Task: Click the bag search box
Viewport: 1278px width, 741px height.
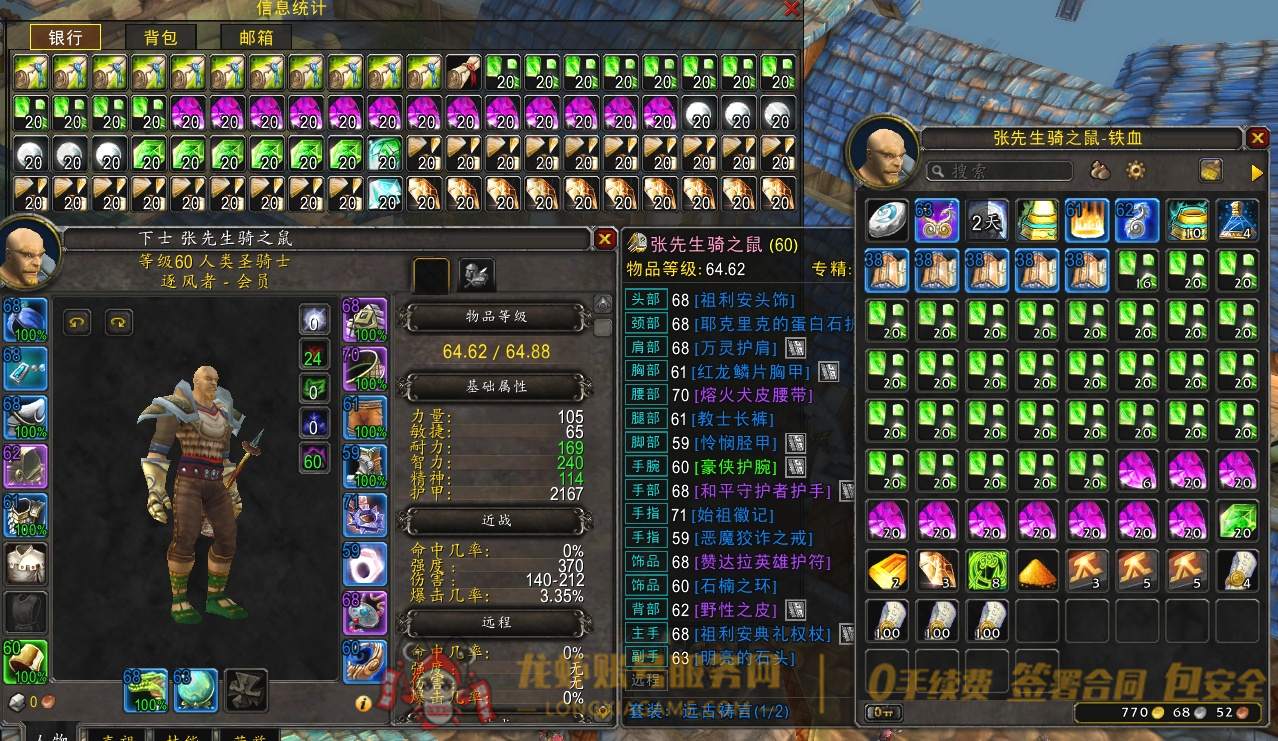Action: pos(1000,171)
